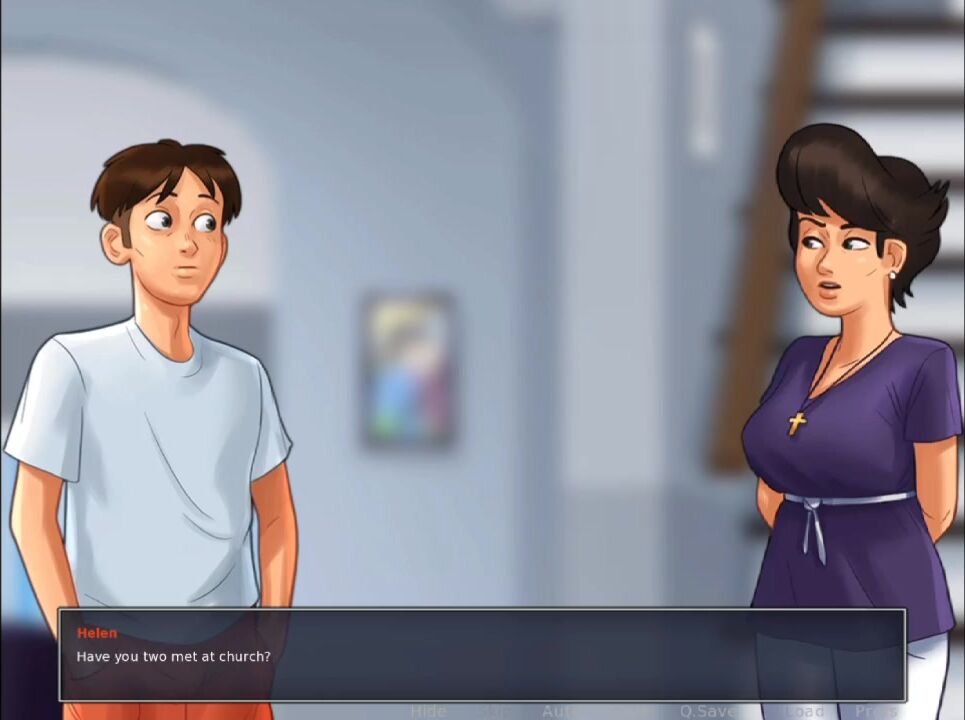Screen dimensions: 965x720
Task: Quick save with the Q.Save button
Action: 708,711
